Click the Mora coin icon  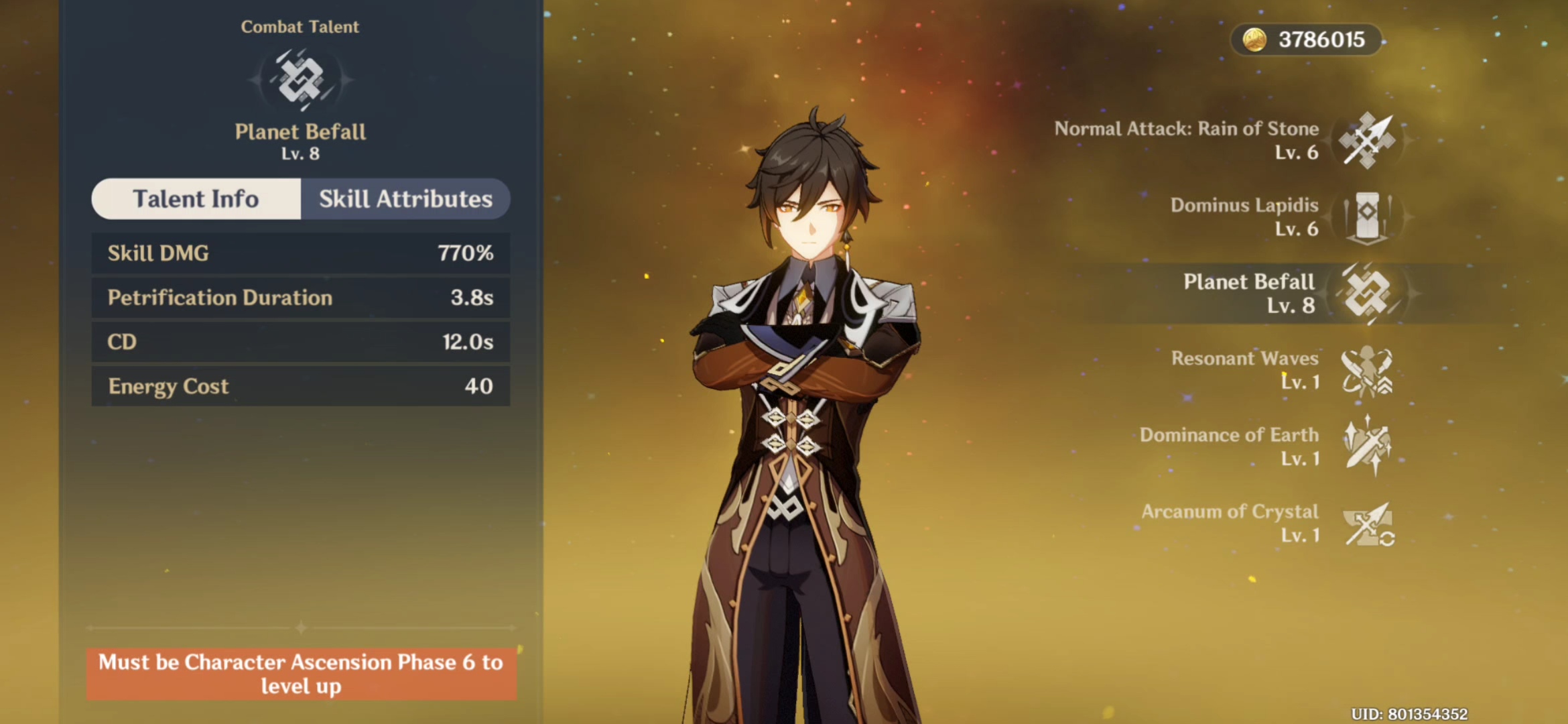(1255, 40)
